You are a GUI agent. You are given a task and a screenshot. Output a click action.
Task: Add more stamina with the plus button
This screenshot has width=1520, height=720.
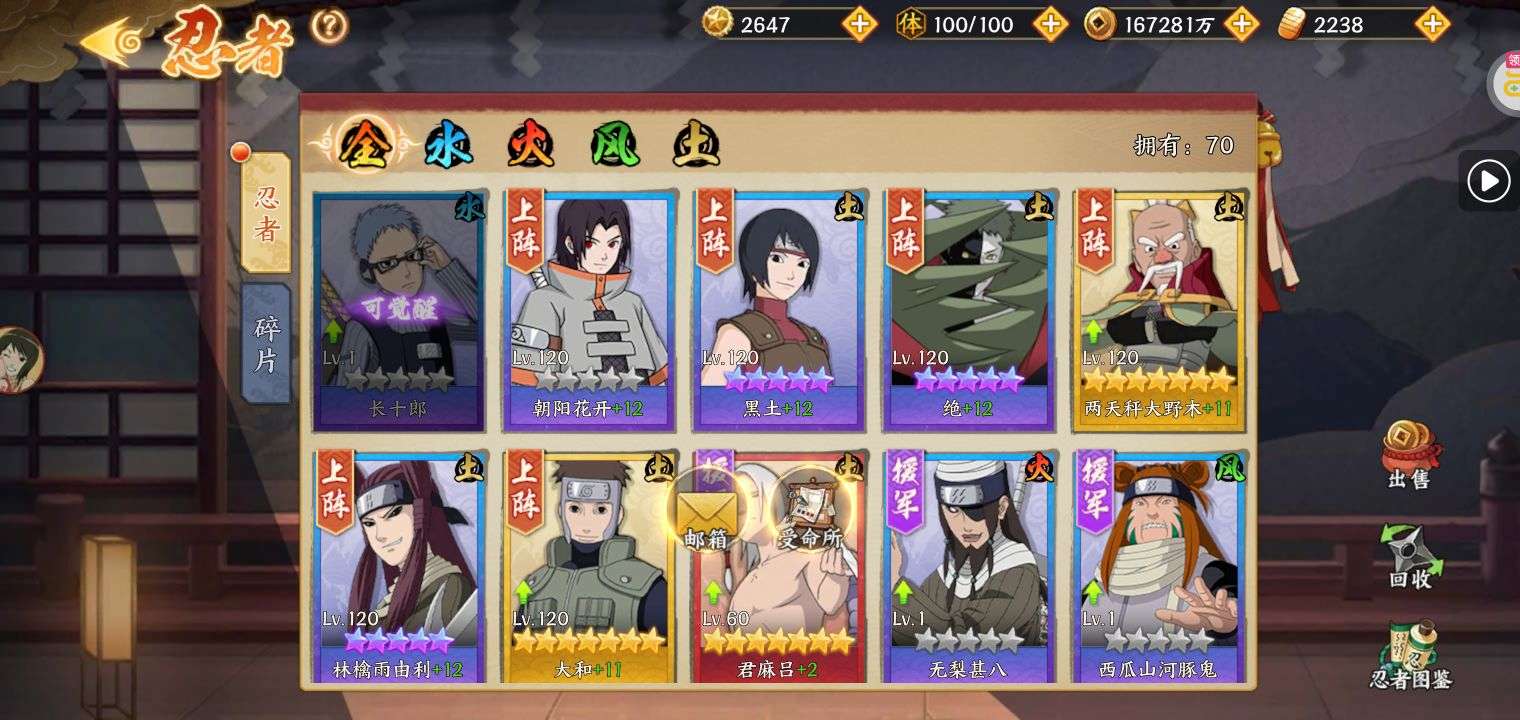tap(1049, 24)
